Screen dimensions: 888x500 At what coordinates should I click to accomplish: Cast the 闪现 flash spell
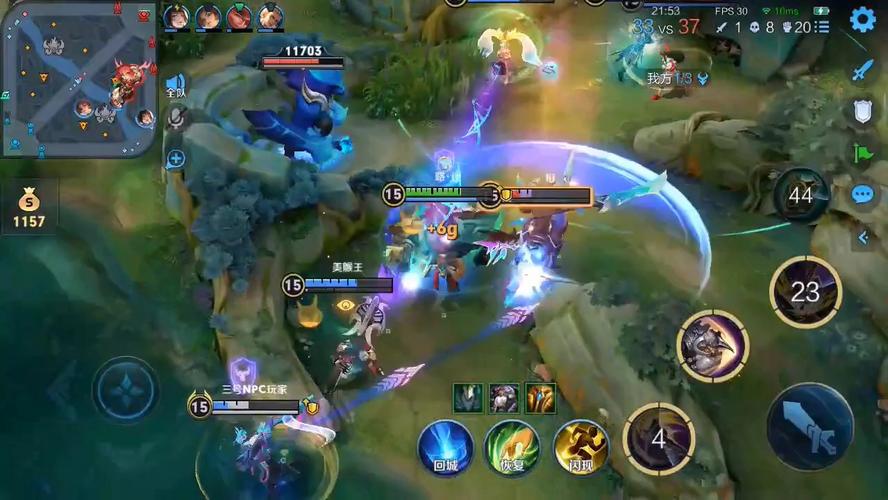[580, 446]
